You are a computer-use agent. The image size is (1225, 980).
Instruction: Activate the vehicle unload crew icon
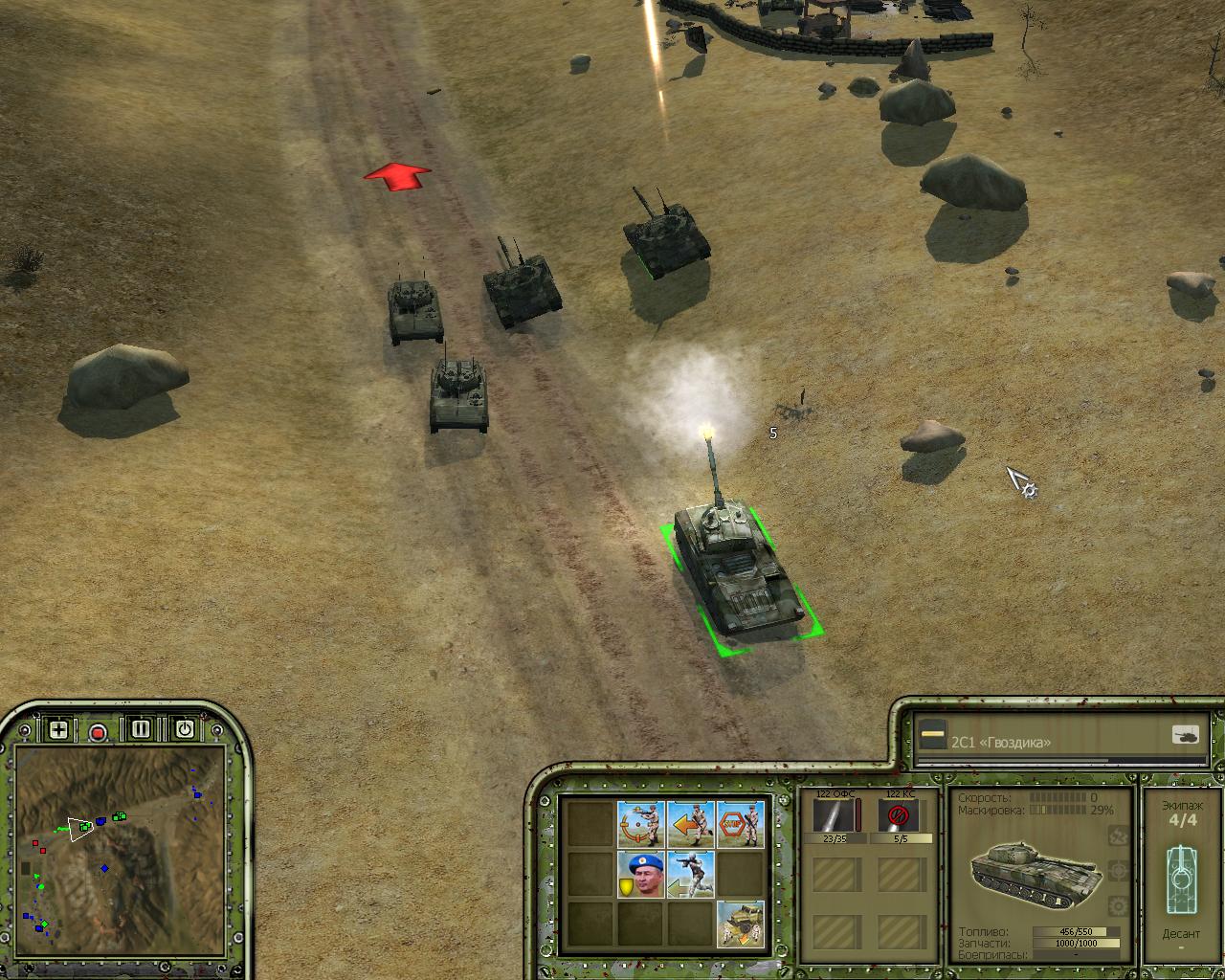pyautogui.click(x=741, y=924)
